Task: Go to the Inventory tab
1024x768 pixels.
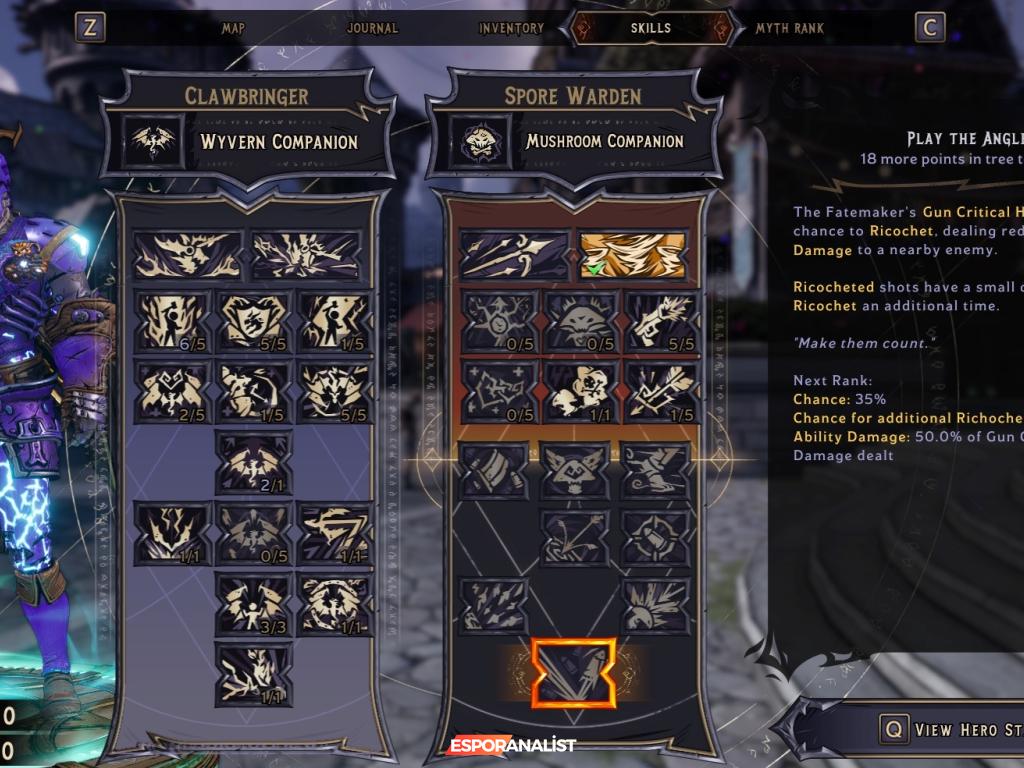Action: point(511,28)
